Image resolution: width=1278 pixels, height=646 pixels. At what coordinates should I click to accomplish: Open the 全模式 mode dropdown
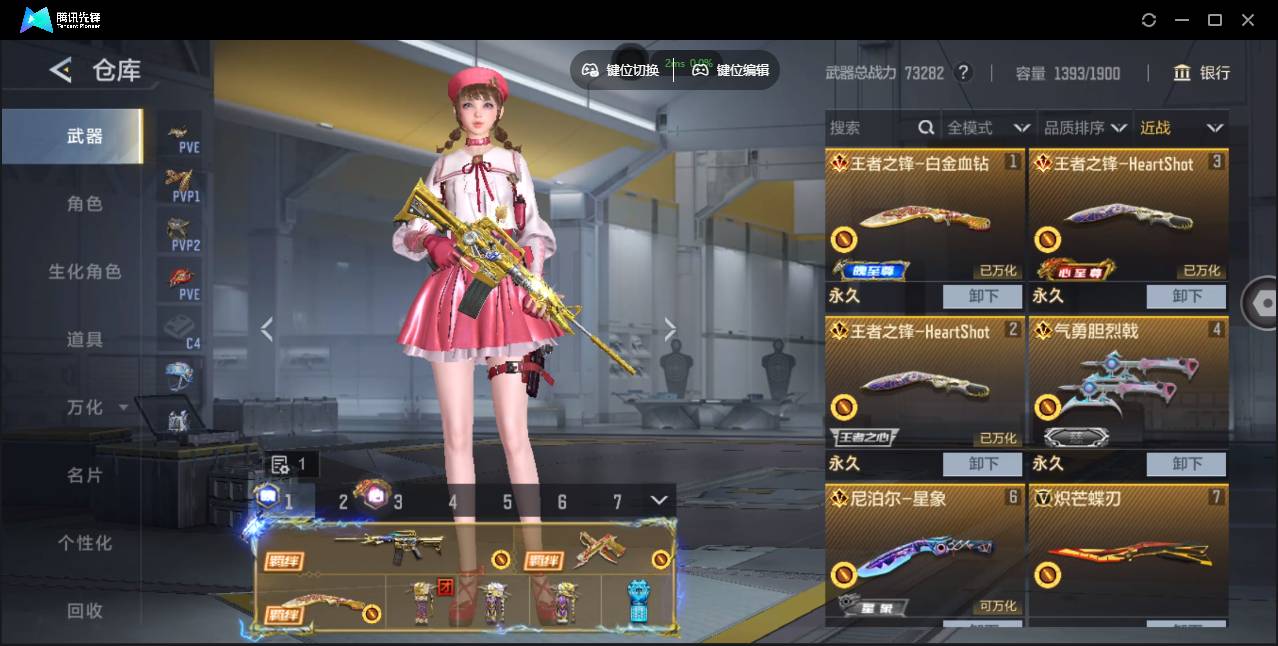coord(988,128)
